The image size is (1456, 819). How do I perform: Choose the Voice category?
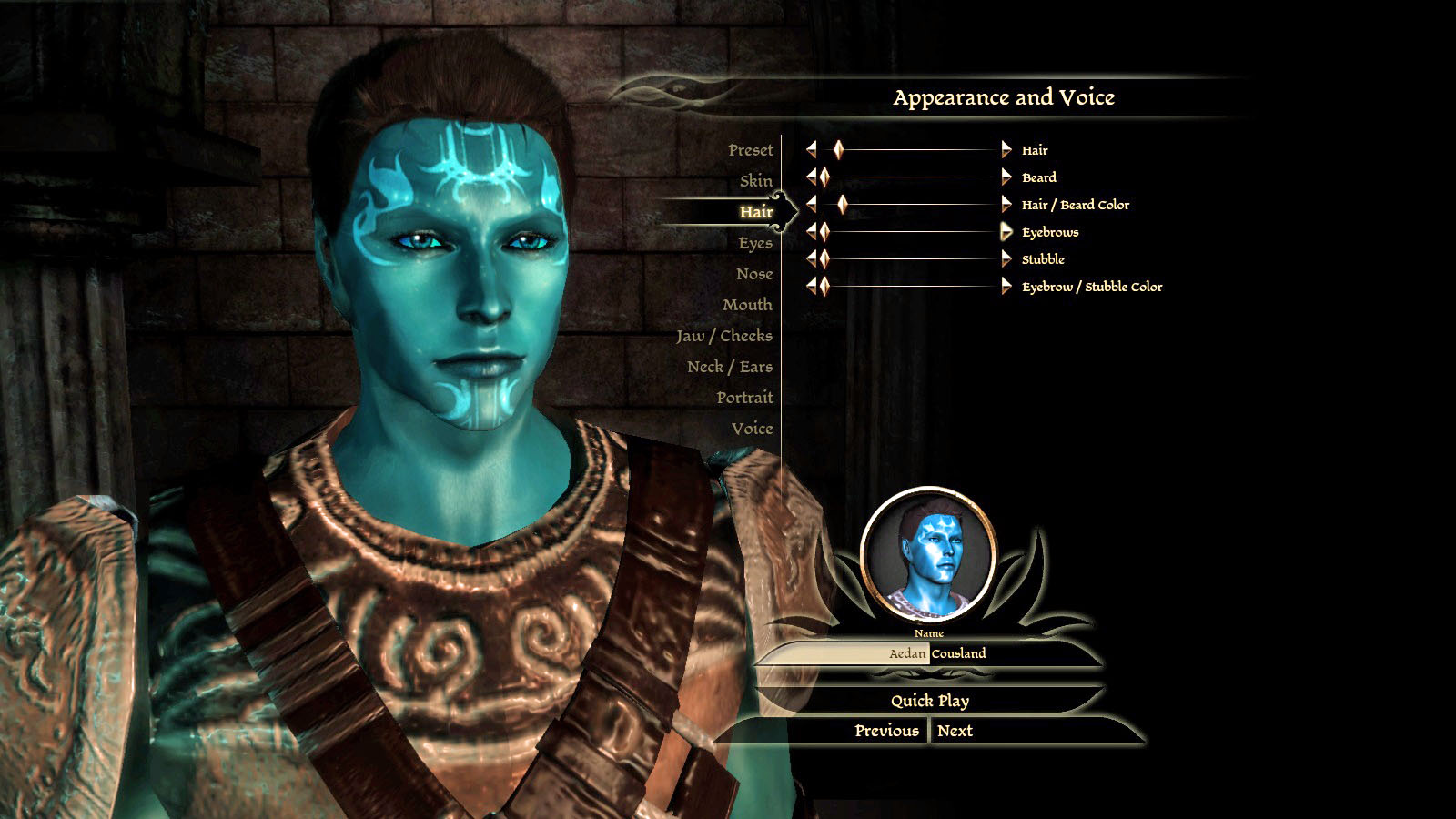751,429
